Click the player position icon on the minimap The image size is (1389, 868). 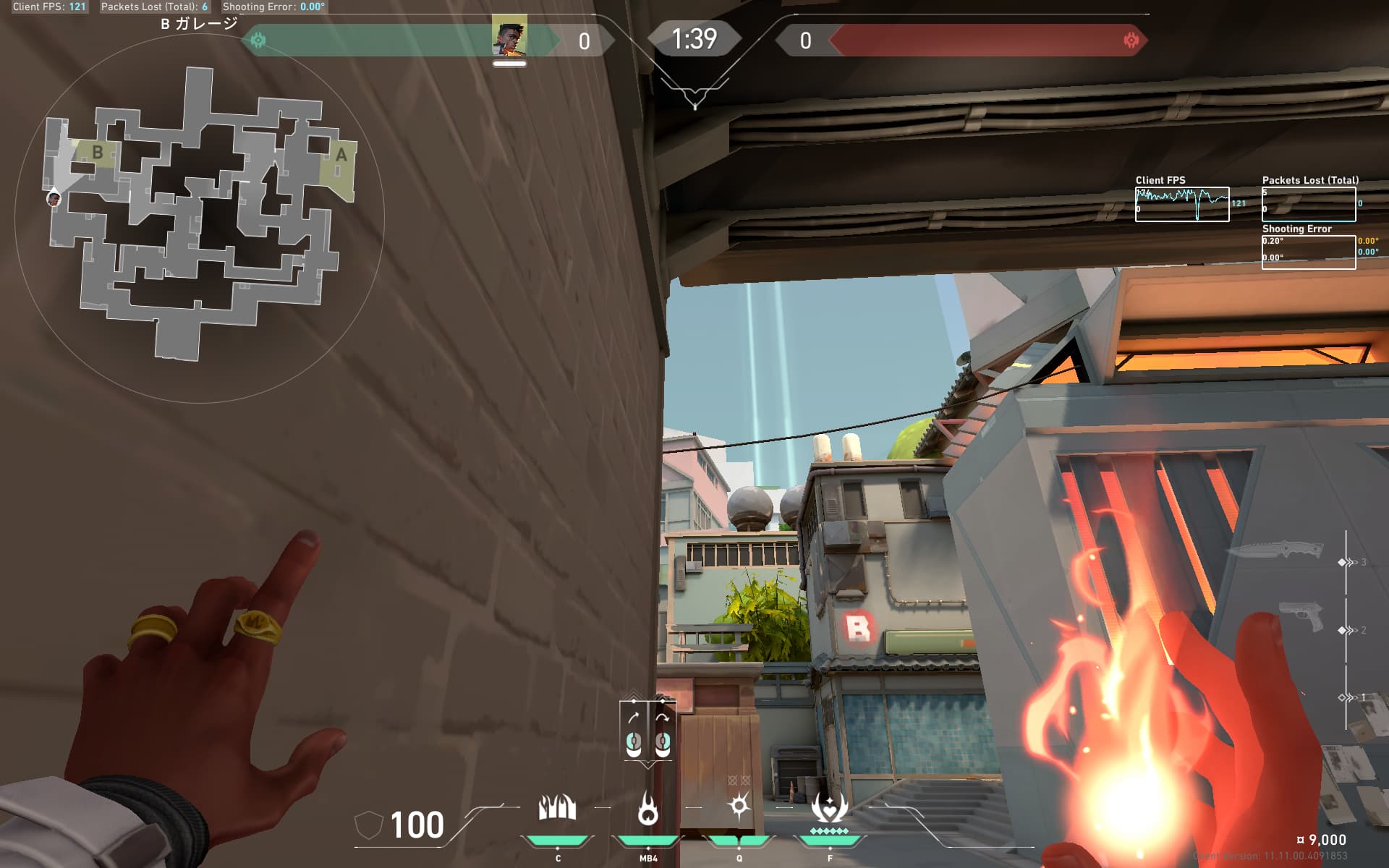click(54, 197)
